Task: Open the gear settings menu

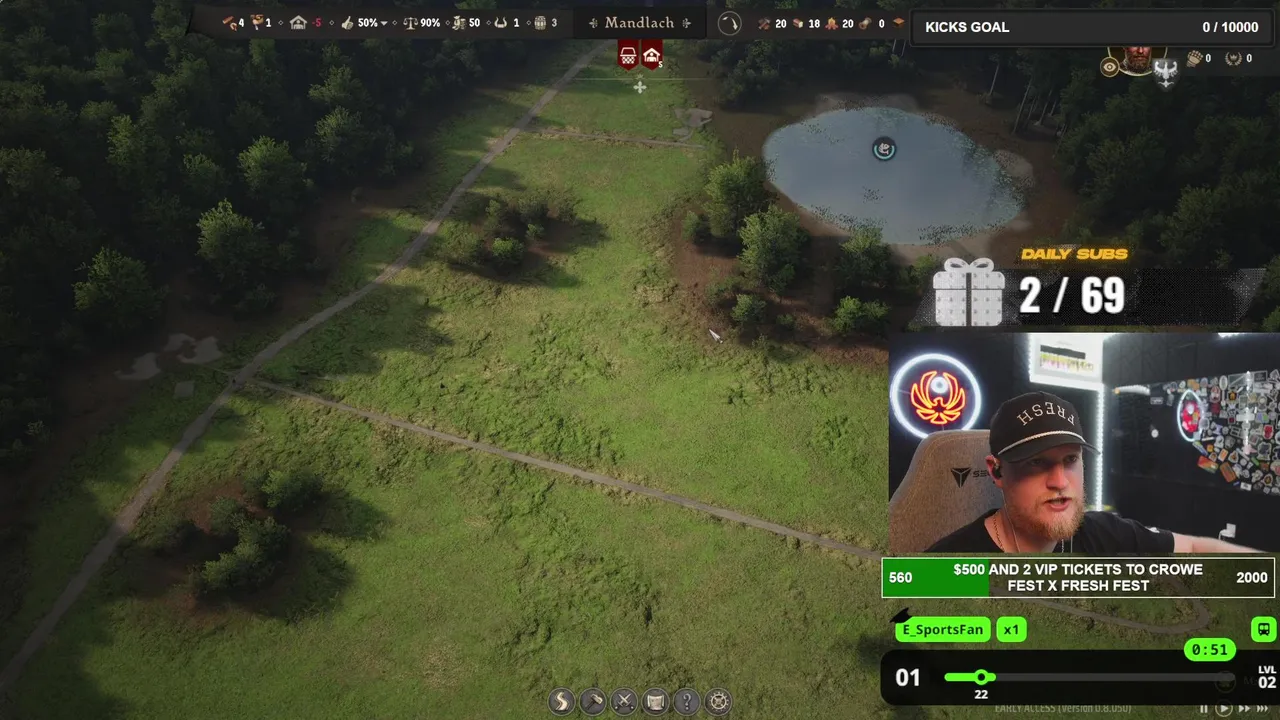Action: [718, 701]
